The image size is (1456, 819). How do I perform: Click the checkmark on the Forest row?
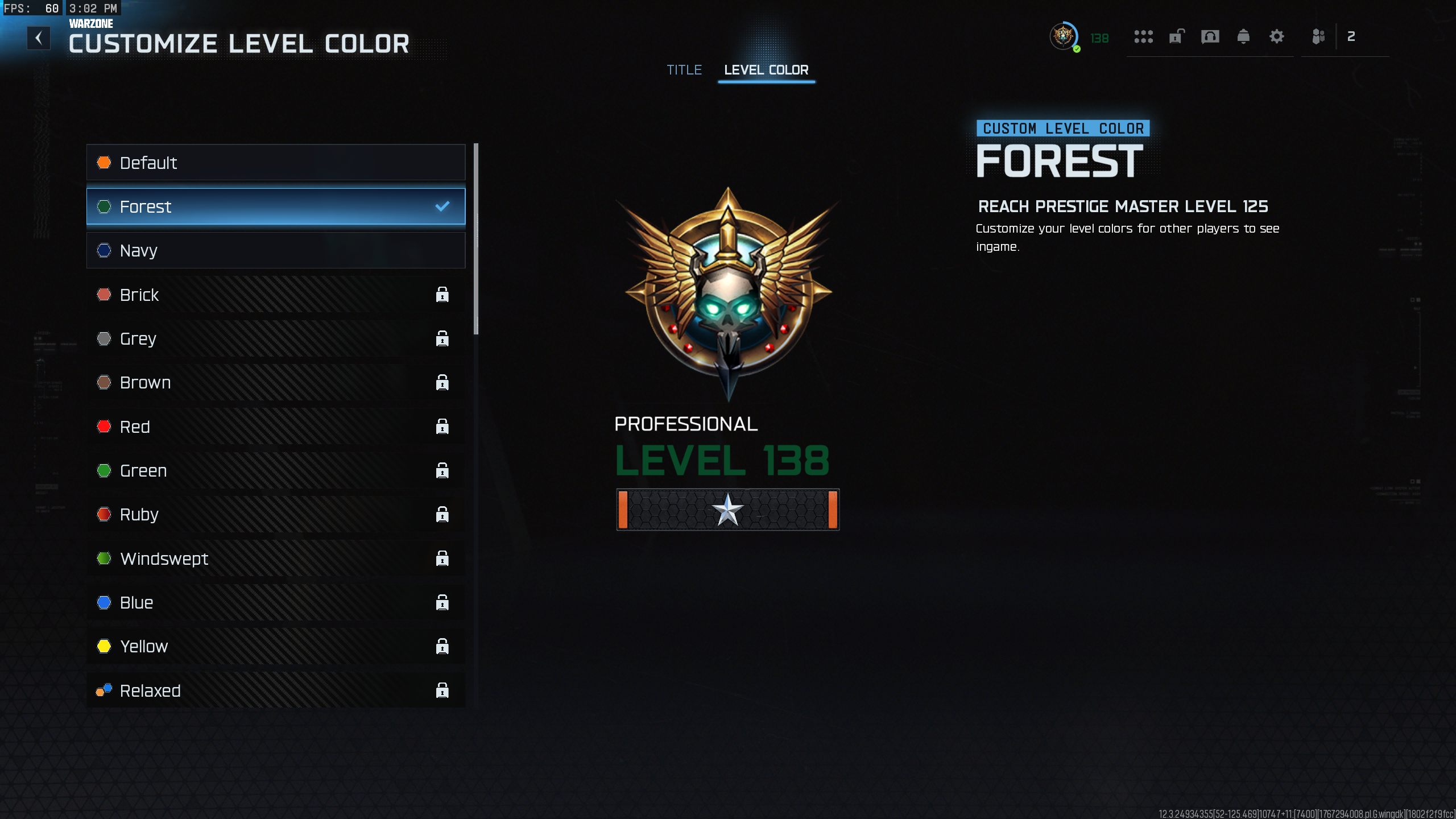442,206
